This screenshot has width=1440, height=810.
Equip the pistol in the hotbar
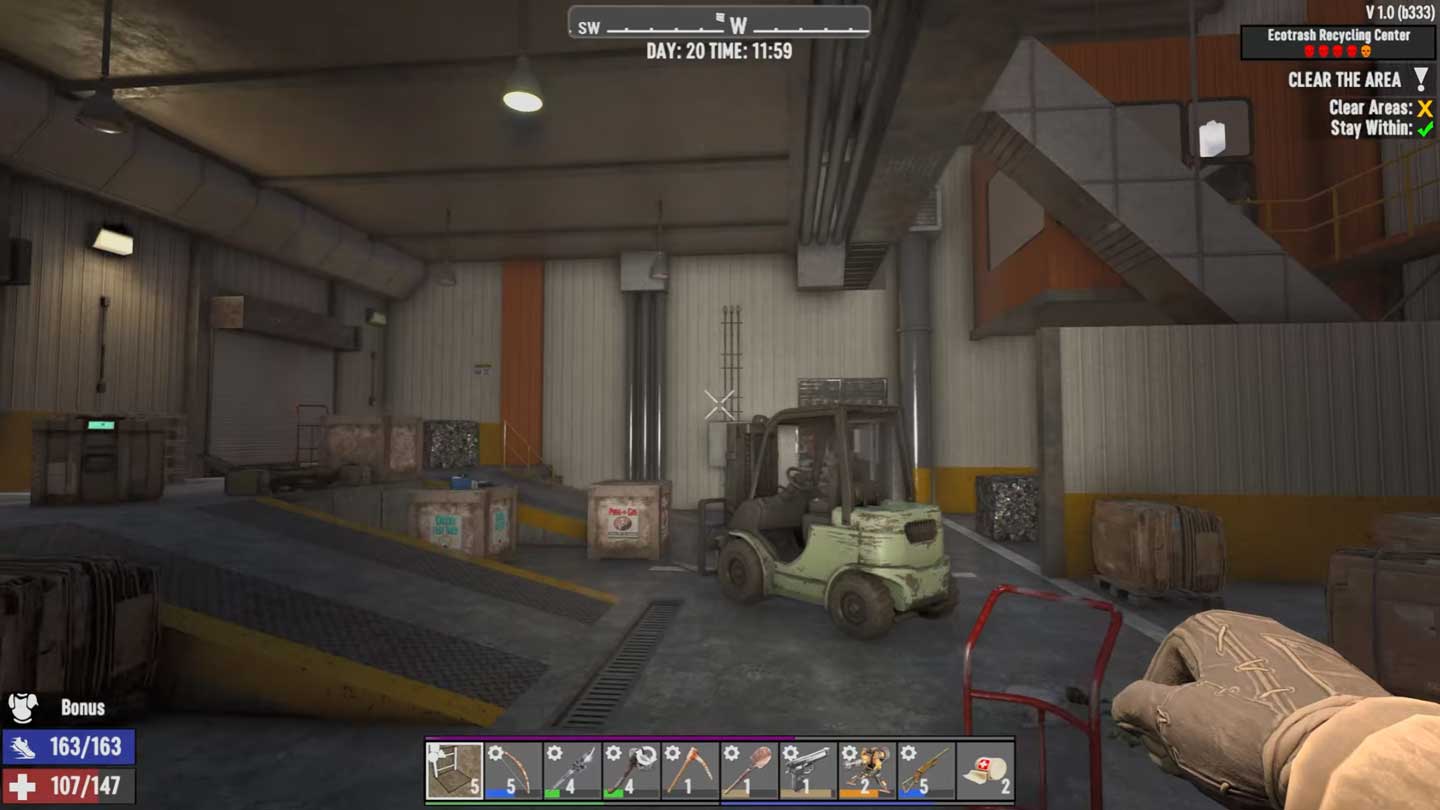coord(808,770)
